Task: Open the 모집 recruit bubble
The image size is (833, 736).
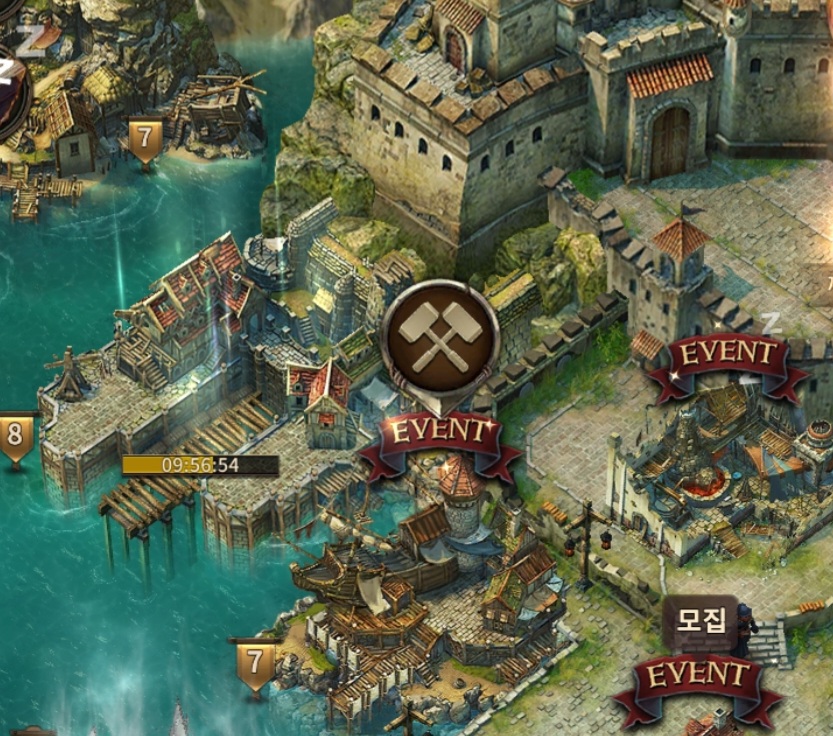Action: [x=703, y=622]
